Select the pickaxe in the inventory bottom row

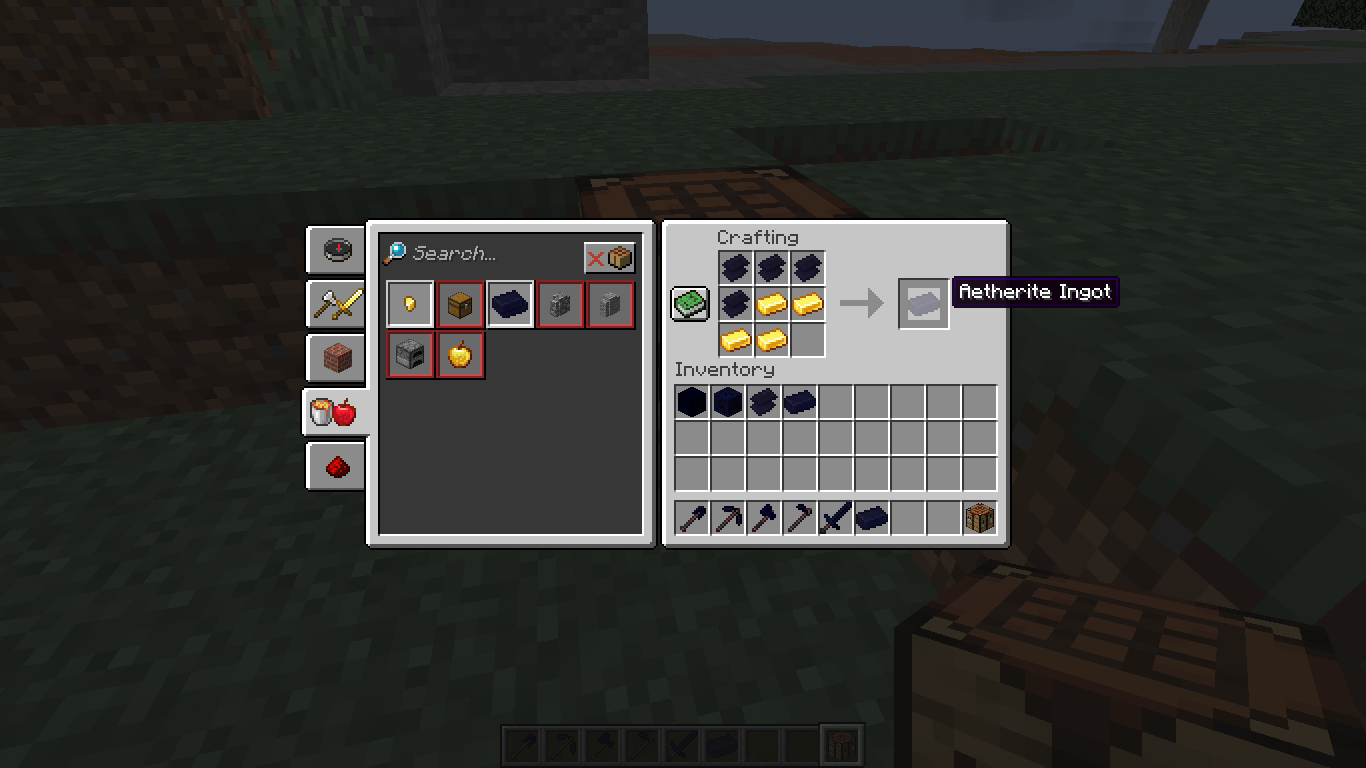(726, 517)
